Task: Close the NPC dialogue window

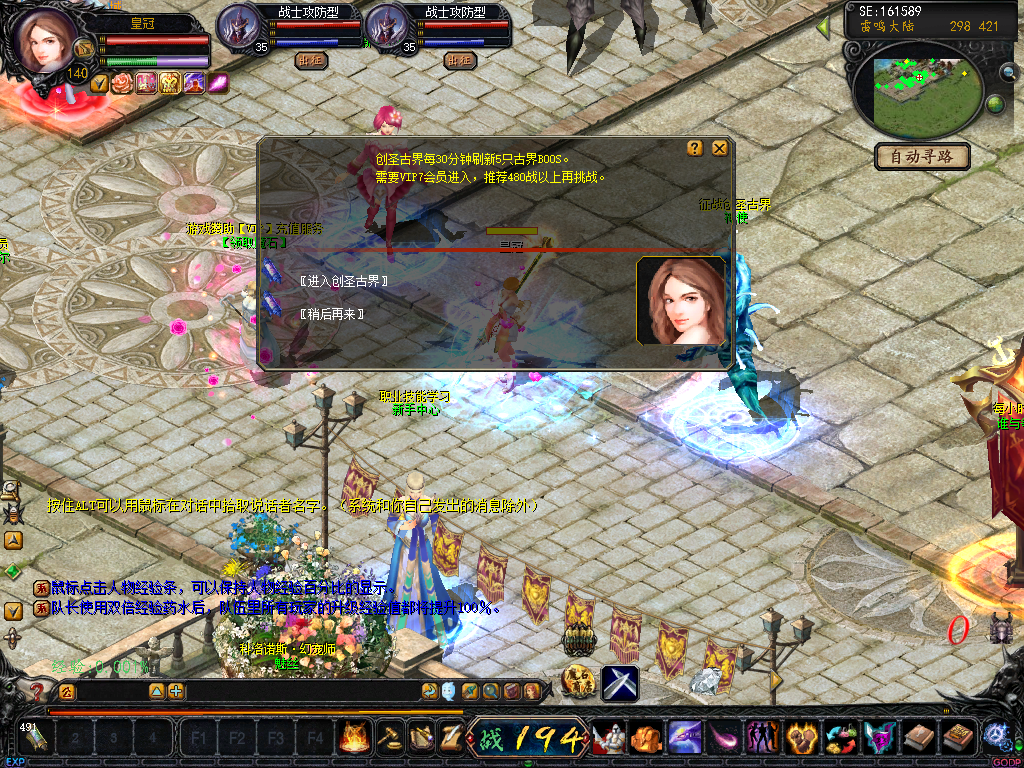Action: [x=719, y=148]
